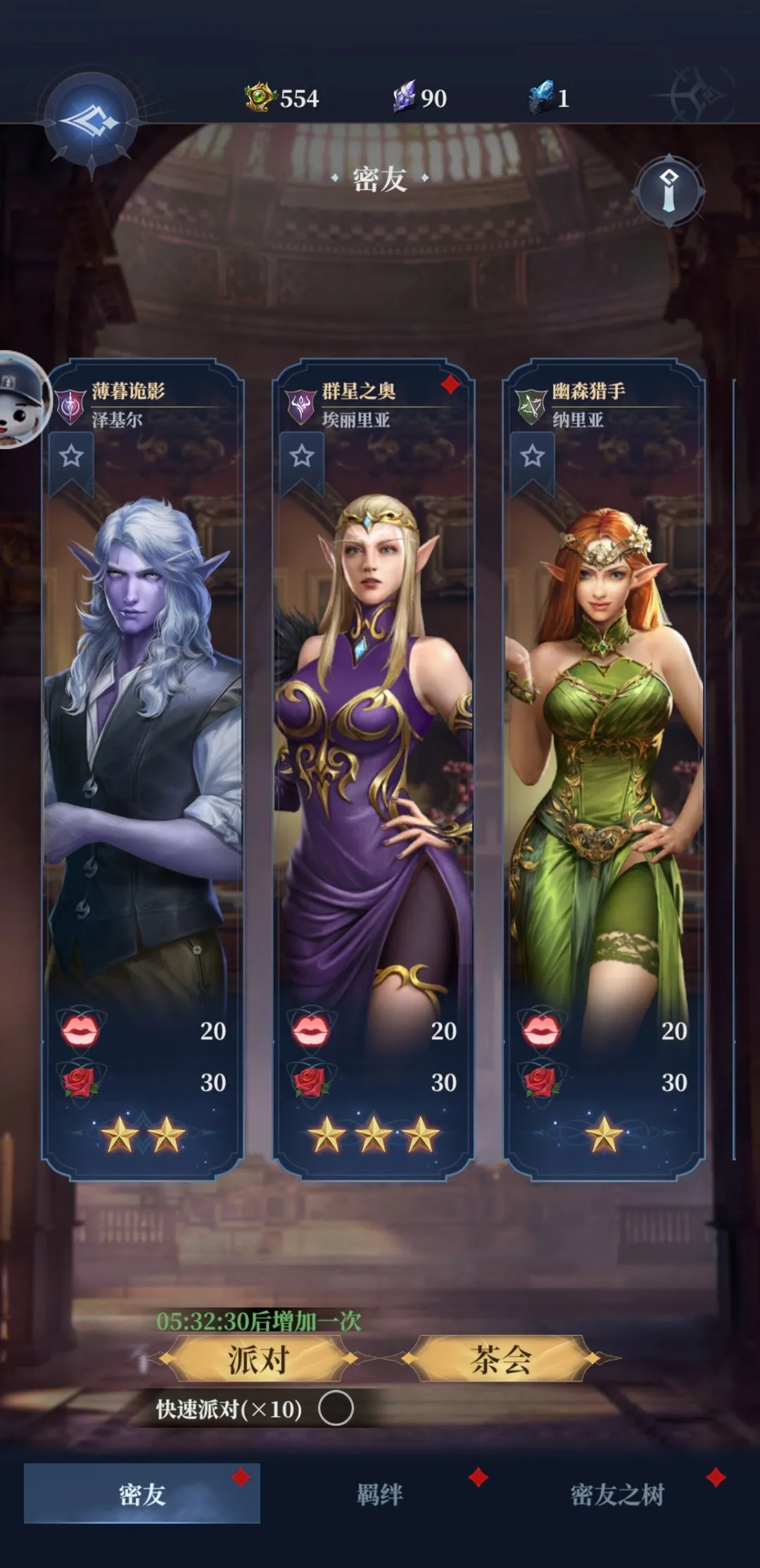Tap the blue gem currency icon
760x1568 pixels.
coord(542,97)
